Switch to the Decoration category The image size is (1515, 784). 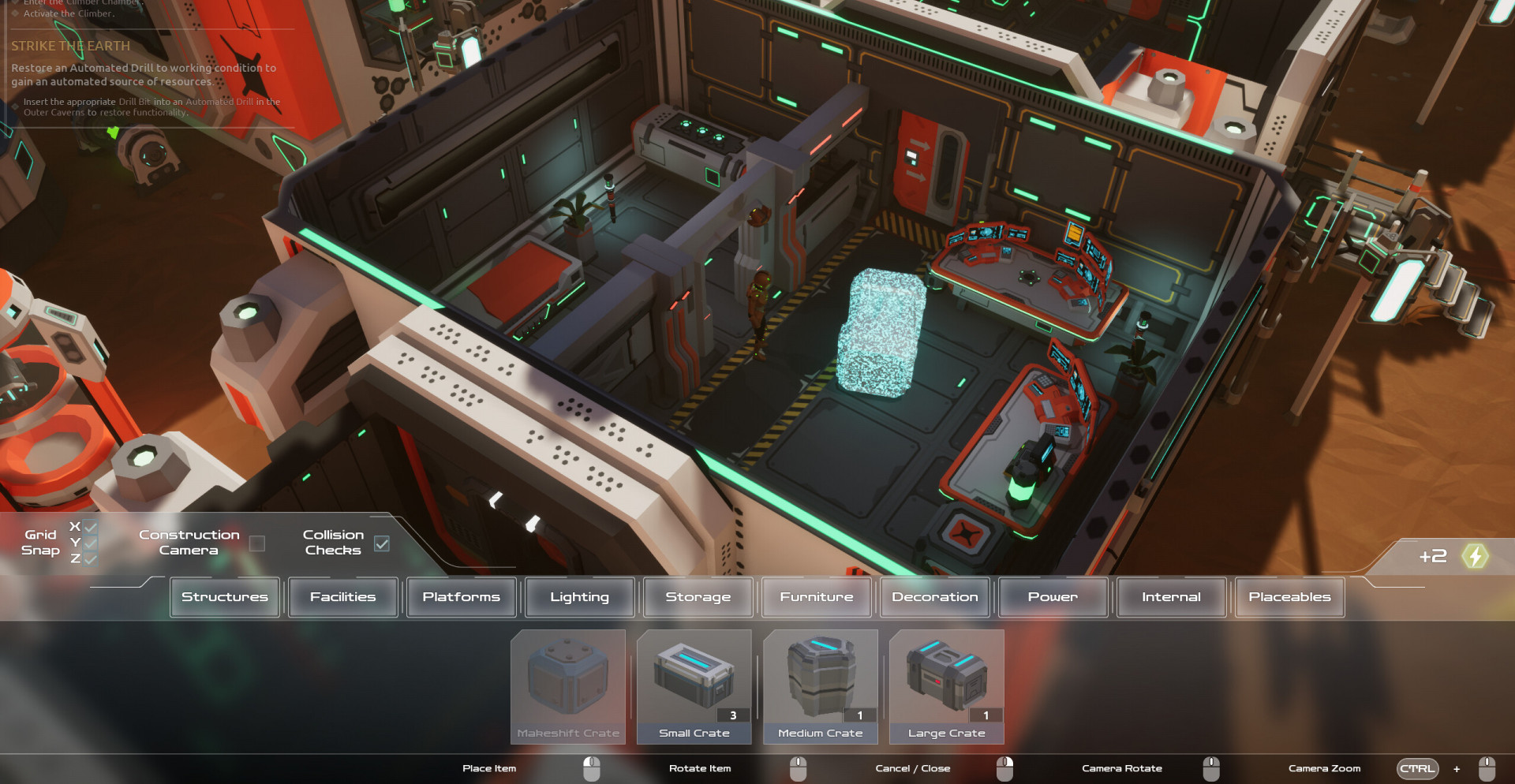point(935,597)
